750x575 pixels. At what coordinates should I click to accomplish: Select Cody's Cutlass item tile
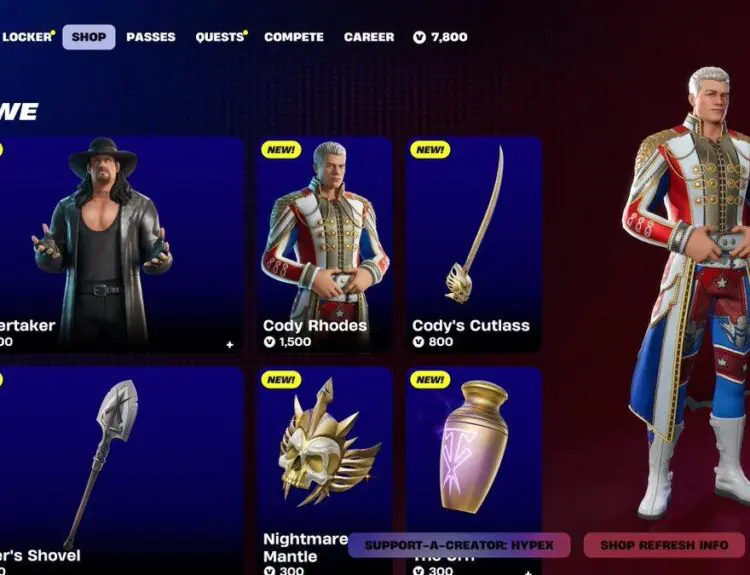[x=473, y=245]
